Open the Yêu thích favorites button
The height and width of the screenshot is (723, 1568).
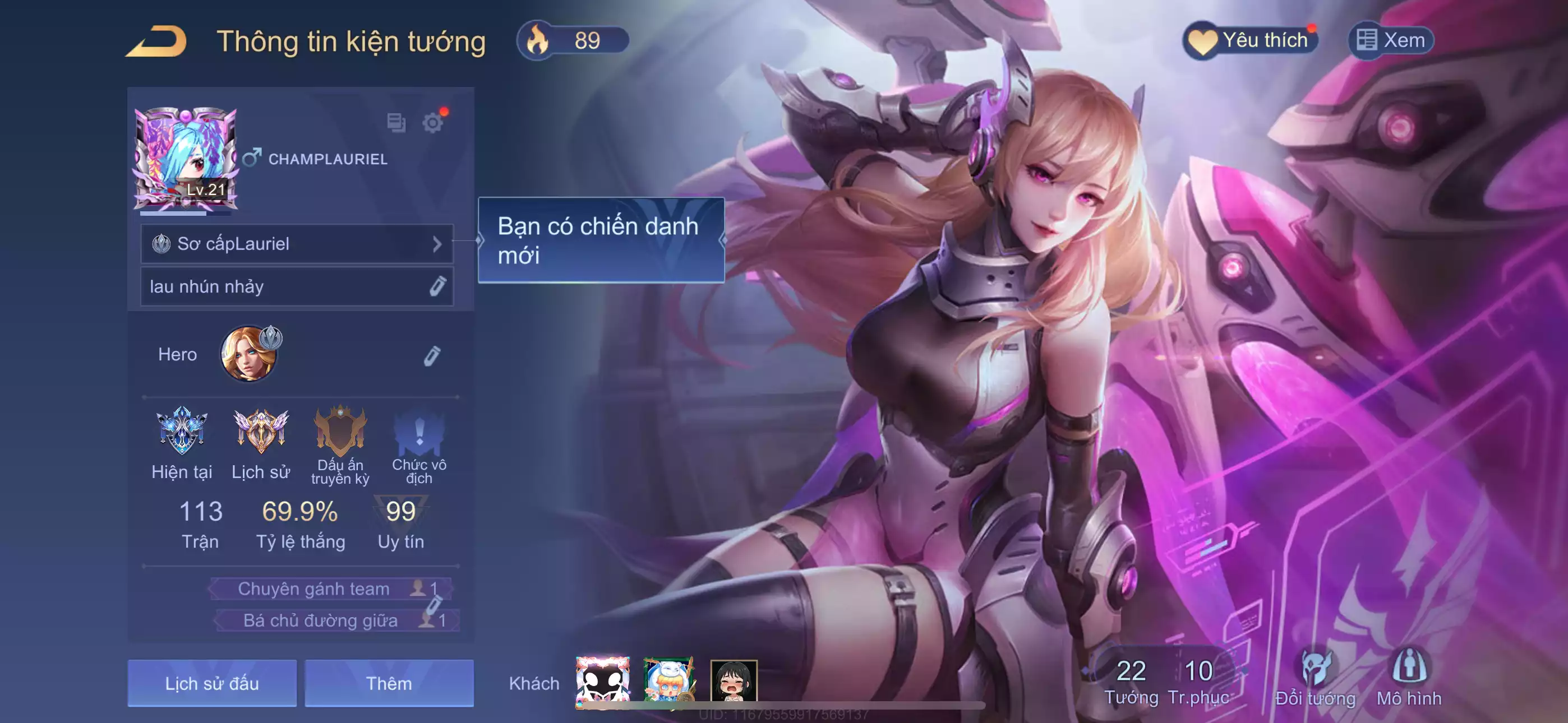point(1250,41)
